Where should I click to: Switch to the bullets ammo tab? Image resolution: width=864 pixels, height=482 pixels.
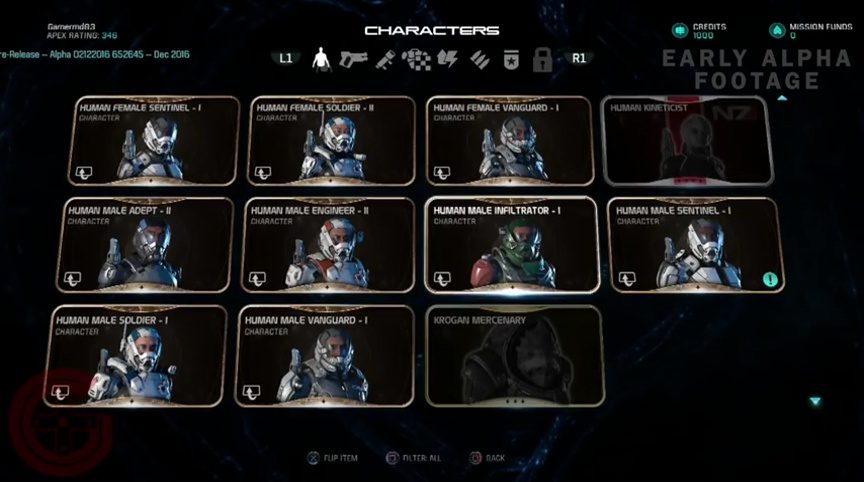pos(479,59)
